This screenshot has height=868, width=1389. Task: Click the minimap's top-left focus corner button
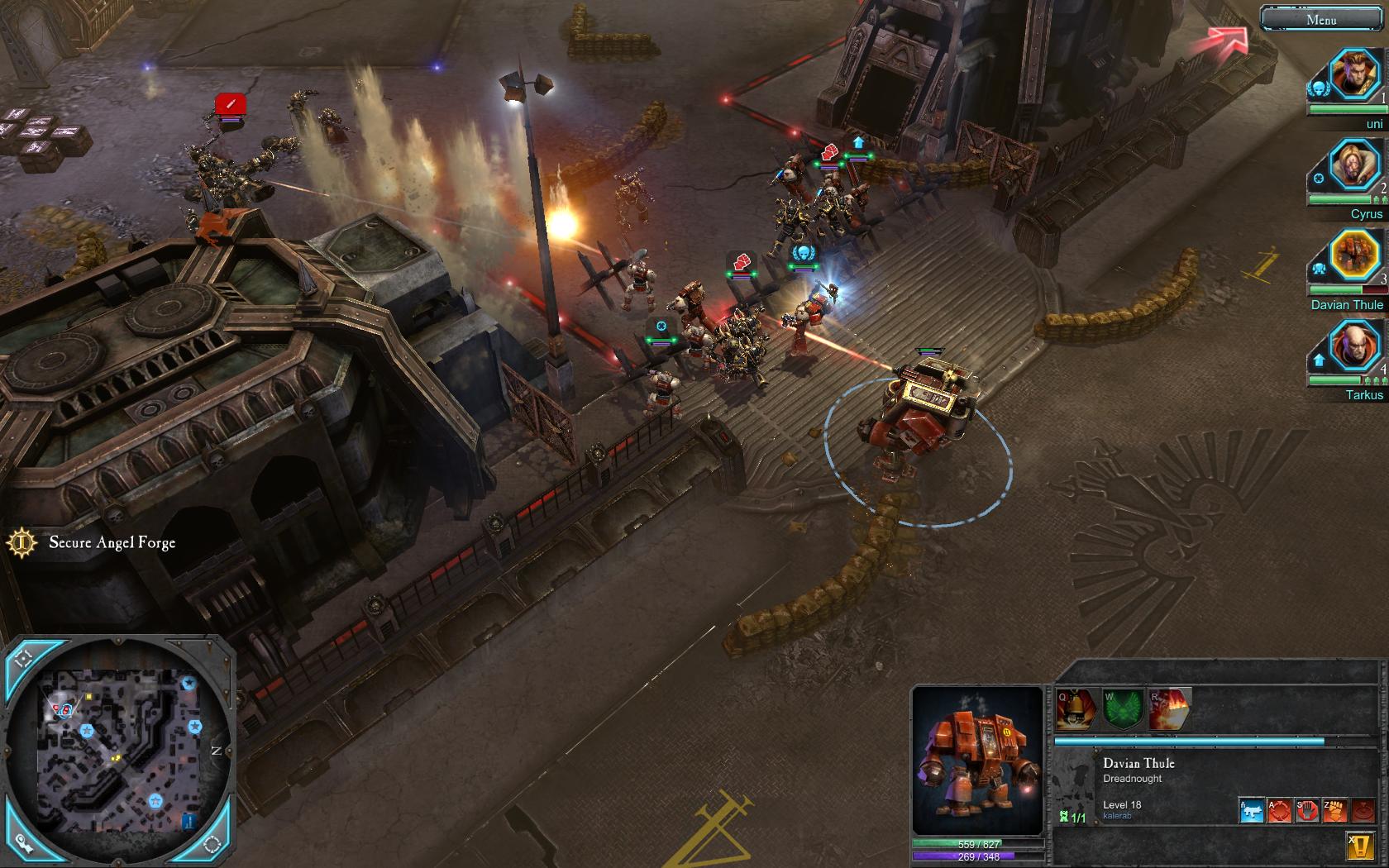[23, 659]
